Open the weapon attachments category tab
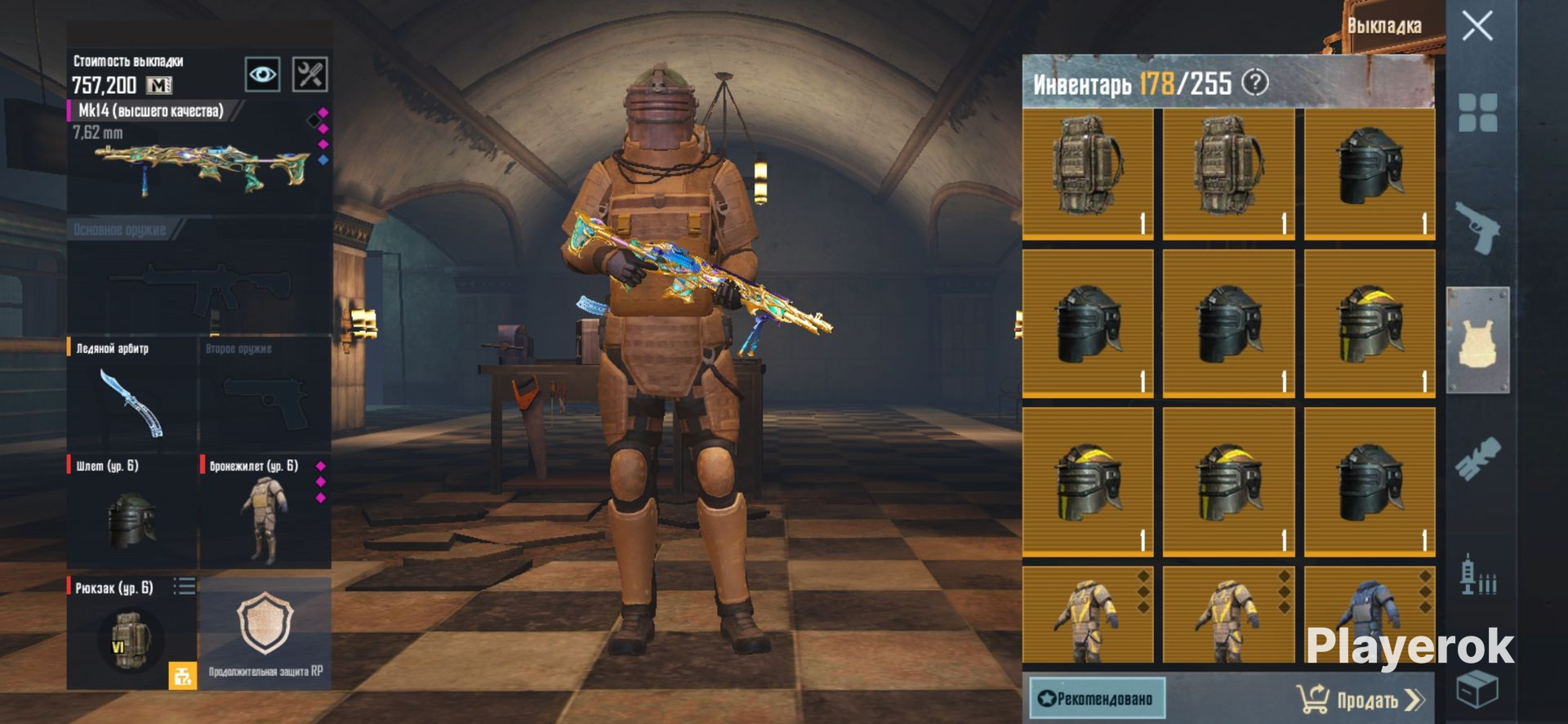Image resolution: width=1568 pixels, height=724 pixels. (x=1477, y=458)
